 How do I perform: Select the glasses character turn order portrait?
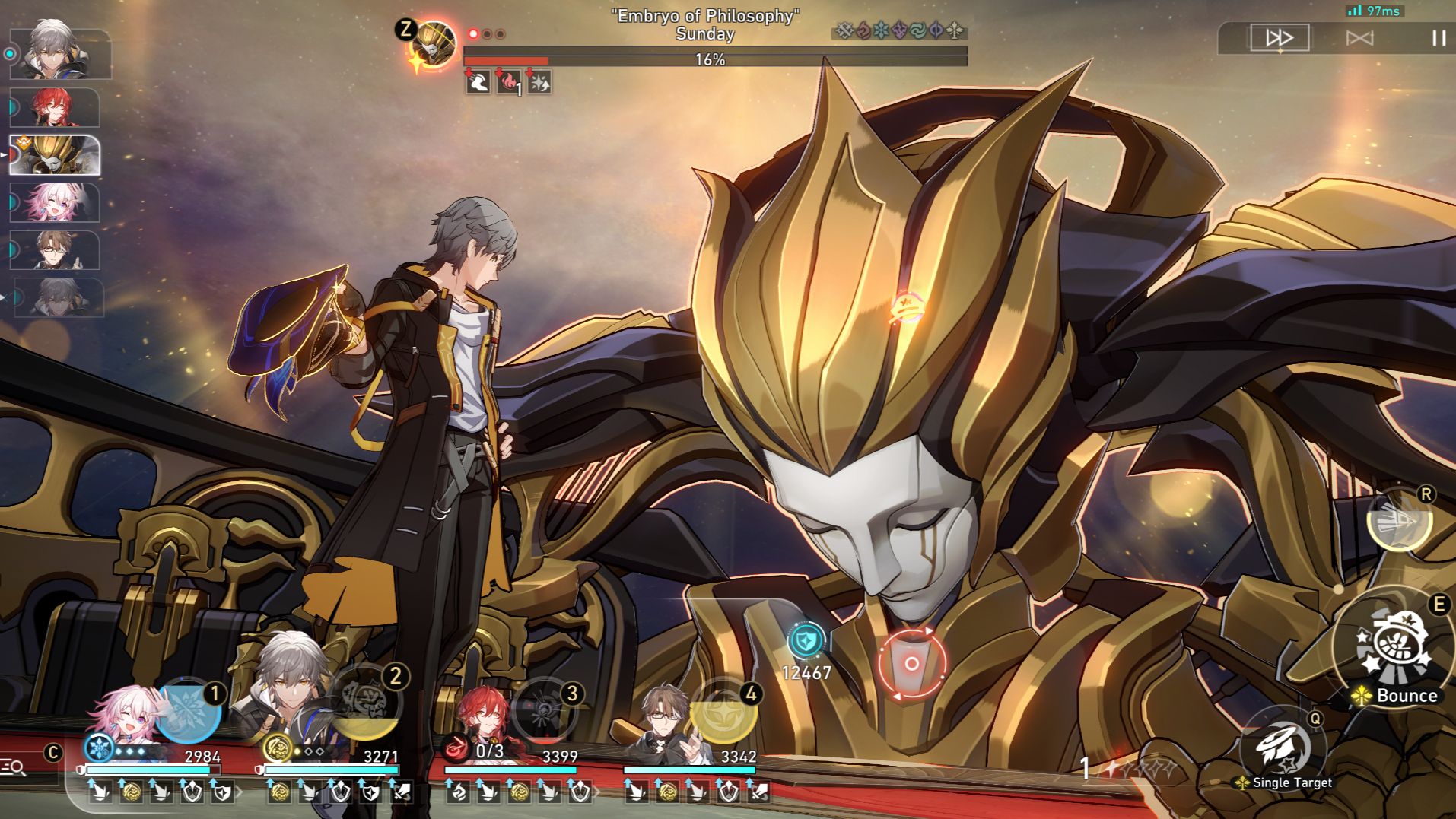pyautogui.click(x=55, y=250)
